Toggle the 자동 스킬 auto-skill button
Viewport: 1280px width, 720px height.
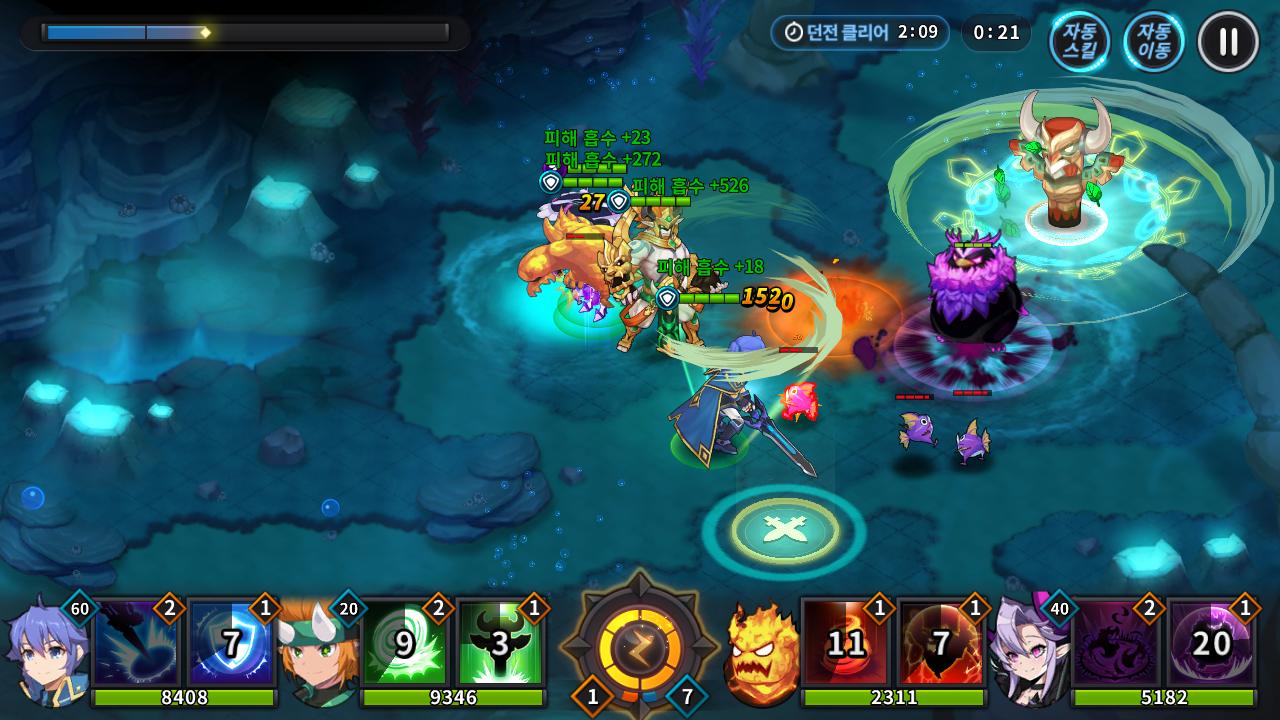pyautogui.click(x=1079, y=42)
